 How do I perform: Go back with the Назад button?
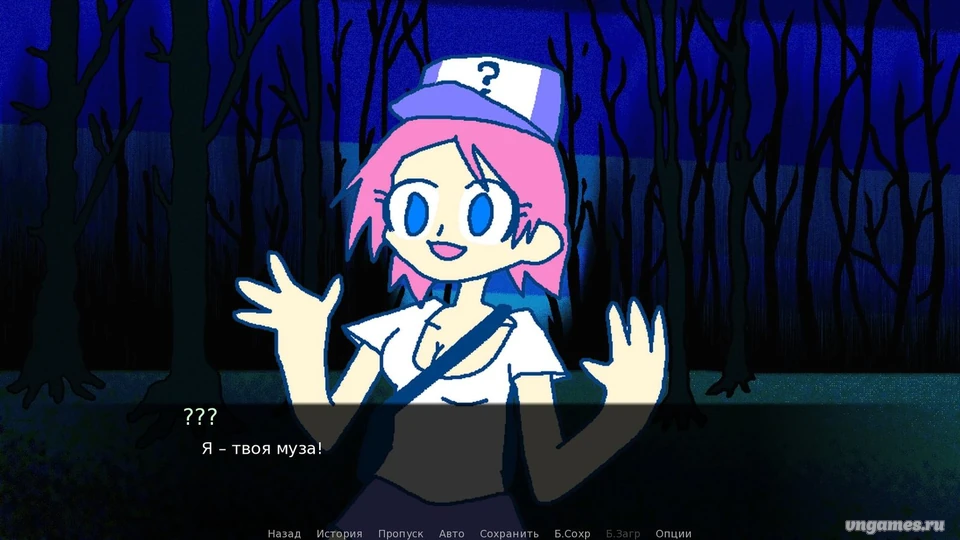284,533
